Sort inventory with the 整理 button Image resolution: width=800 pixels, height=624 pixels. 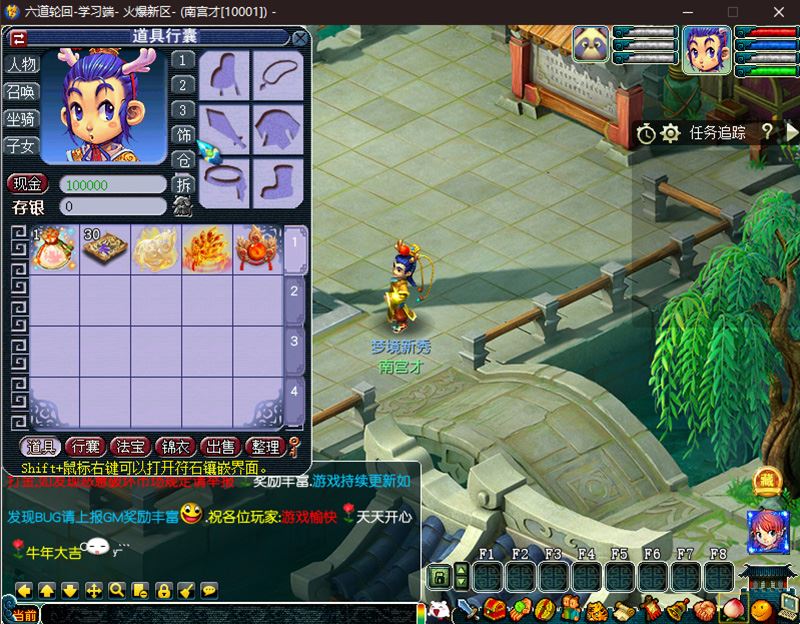[x=264, y=447]
